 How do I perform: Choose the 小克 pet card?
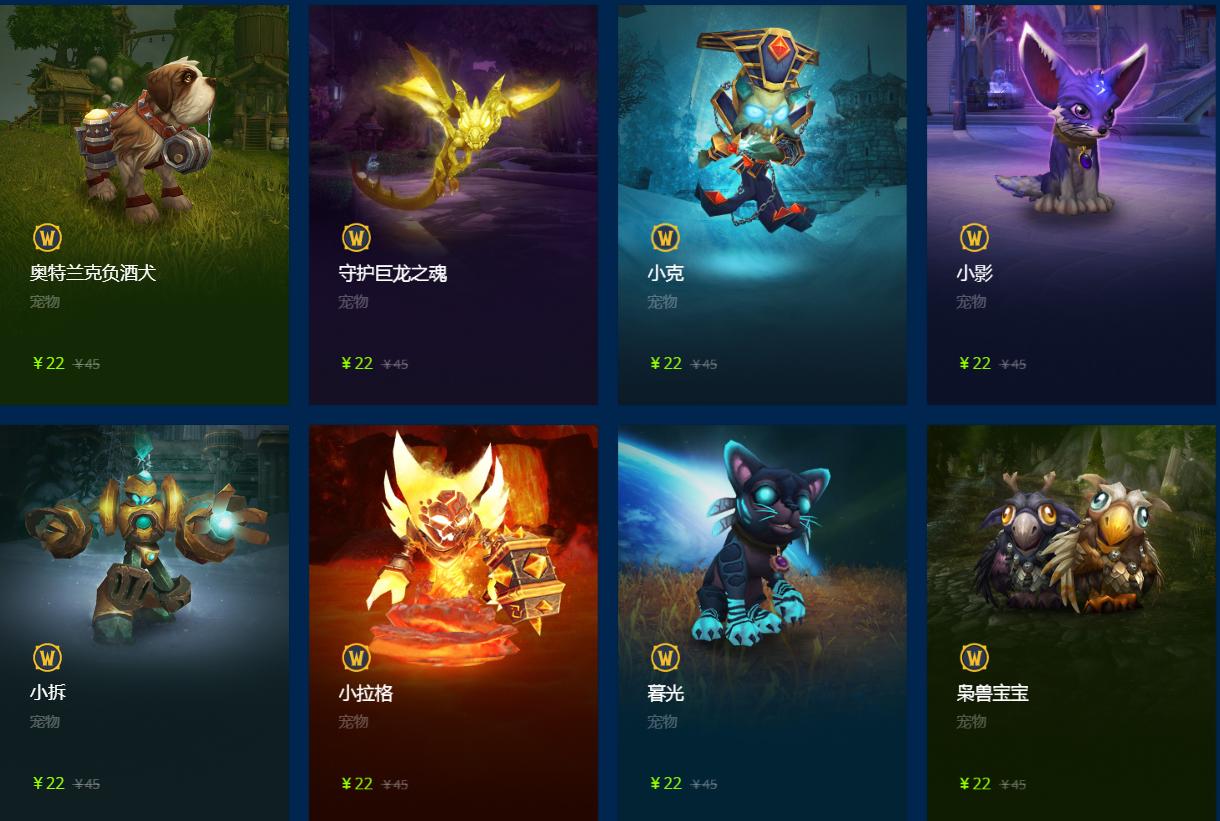[762, 204]
